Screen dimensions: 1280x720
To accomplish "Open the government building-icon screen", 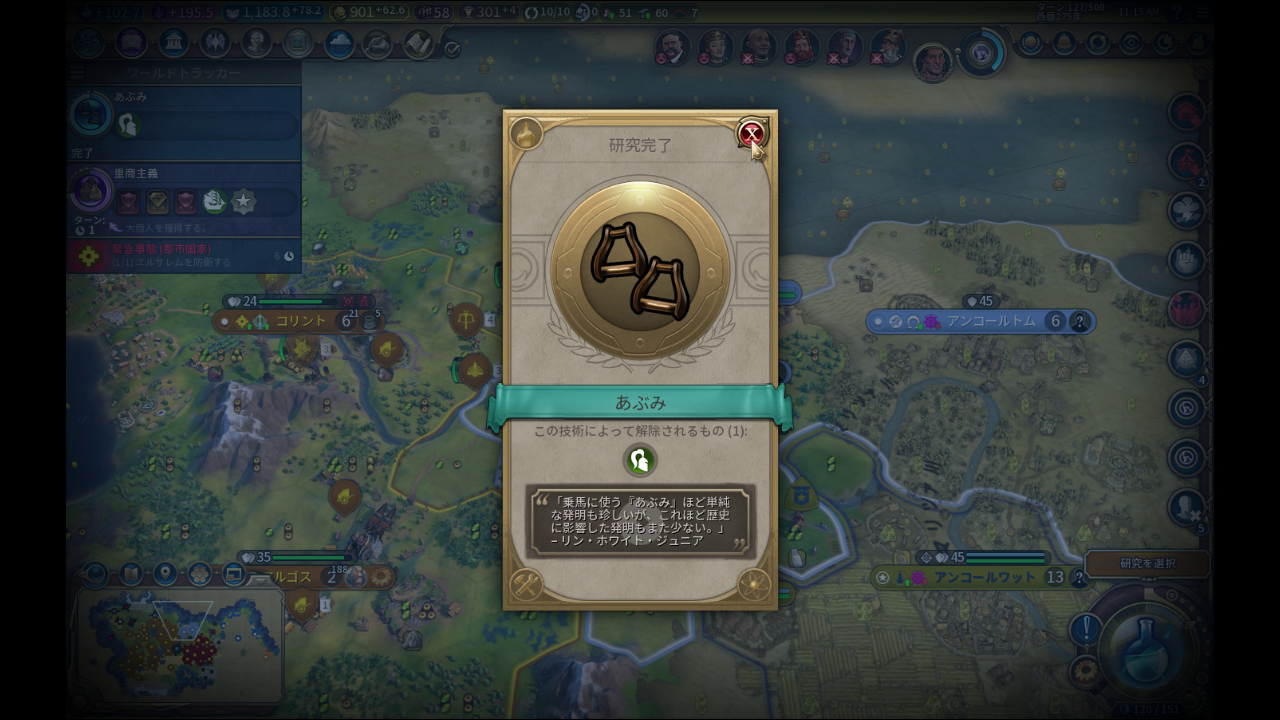I will point(173,43).
